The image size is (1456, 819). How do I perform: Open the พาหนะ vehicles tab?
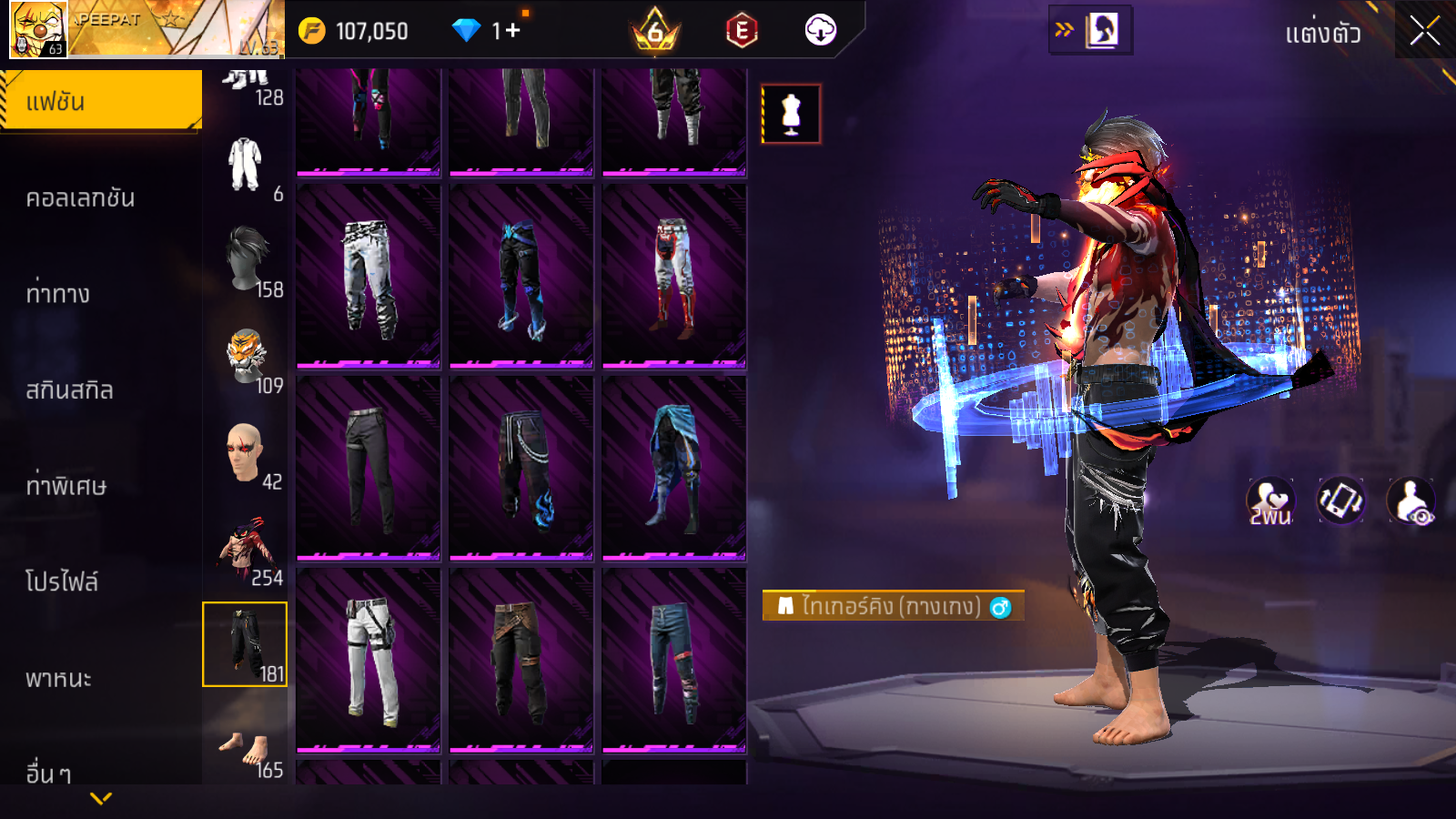tap(58, 679)
